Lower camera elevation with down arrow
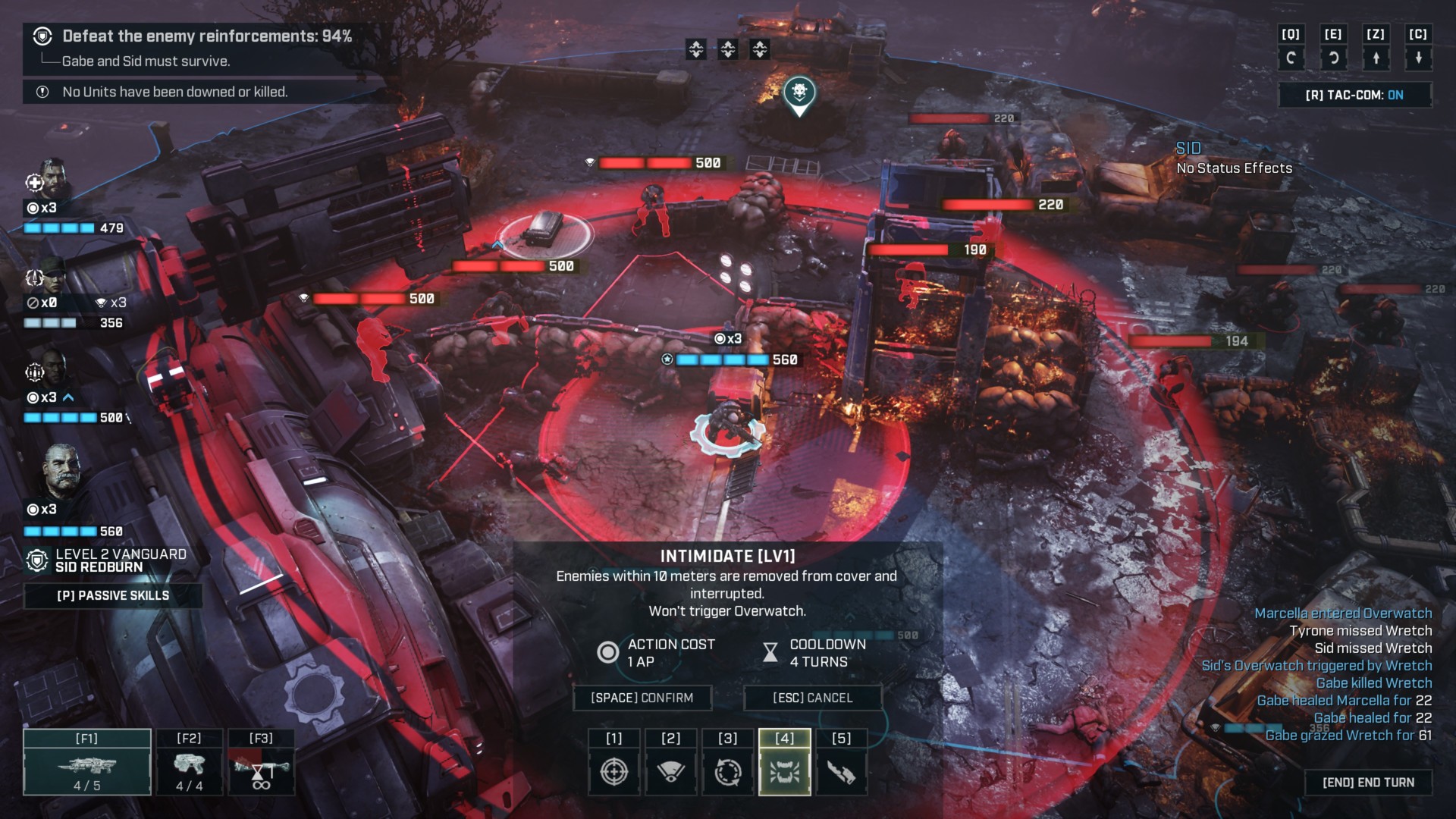The height and width of the screenshot is (819, 1456). (x=1418, y=58)
